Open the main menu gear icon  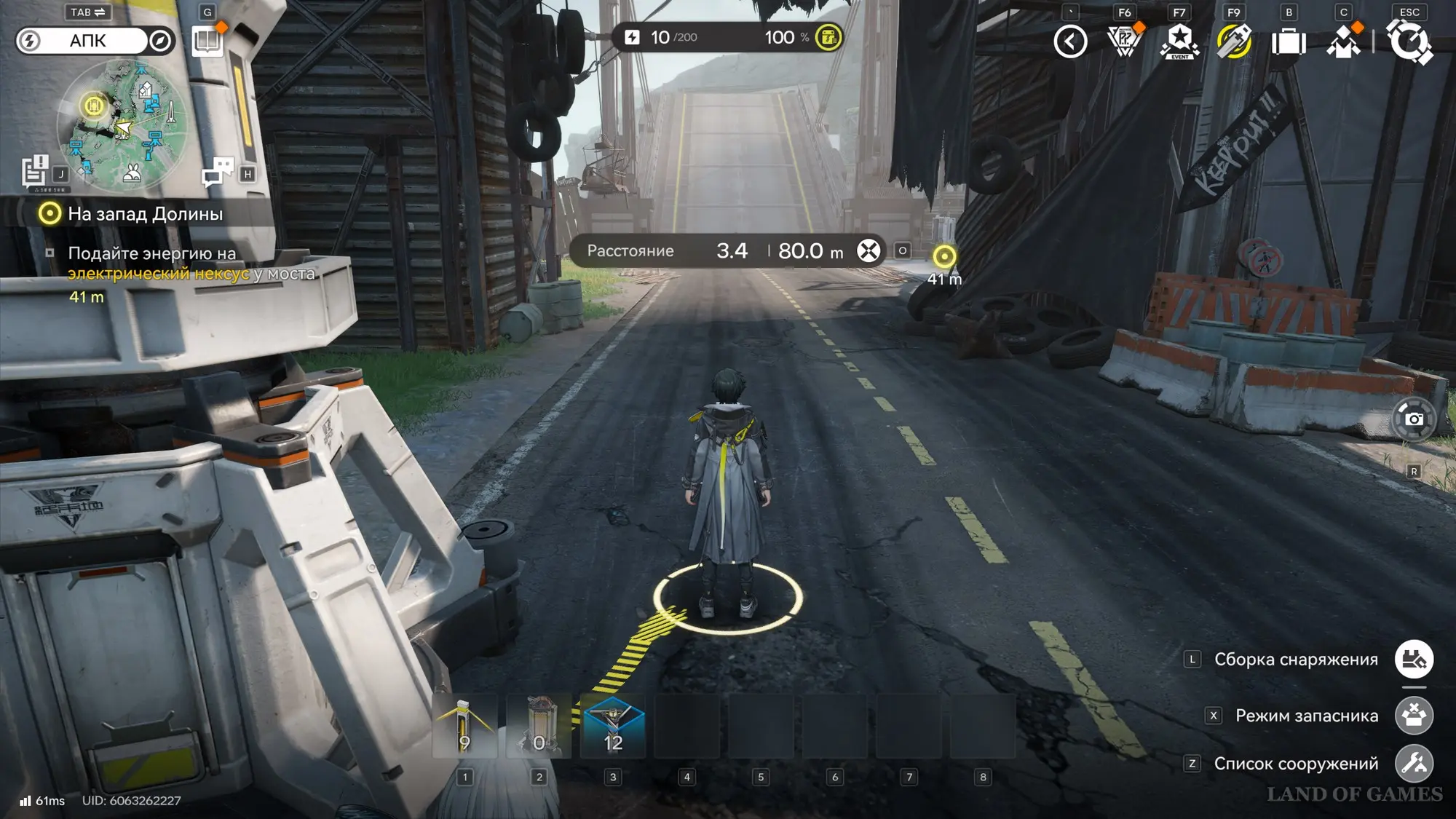pyautogui.click(x=1409, y=41)
